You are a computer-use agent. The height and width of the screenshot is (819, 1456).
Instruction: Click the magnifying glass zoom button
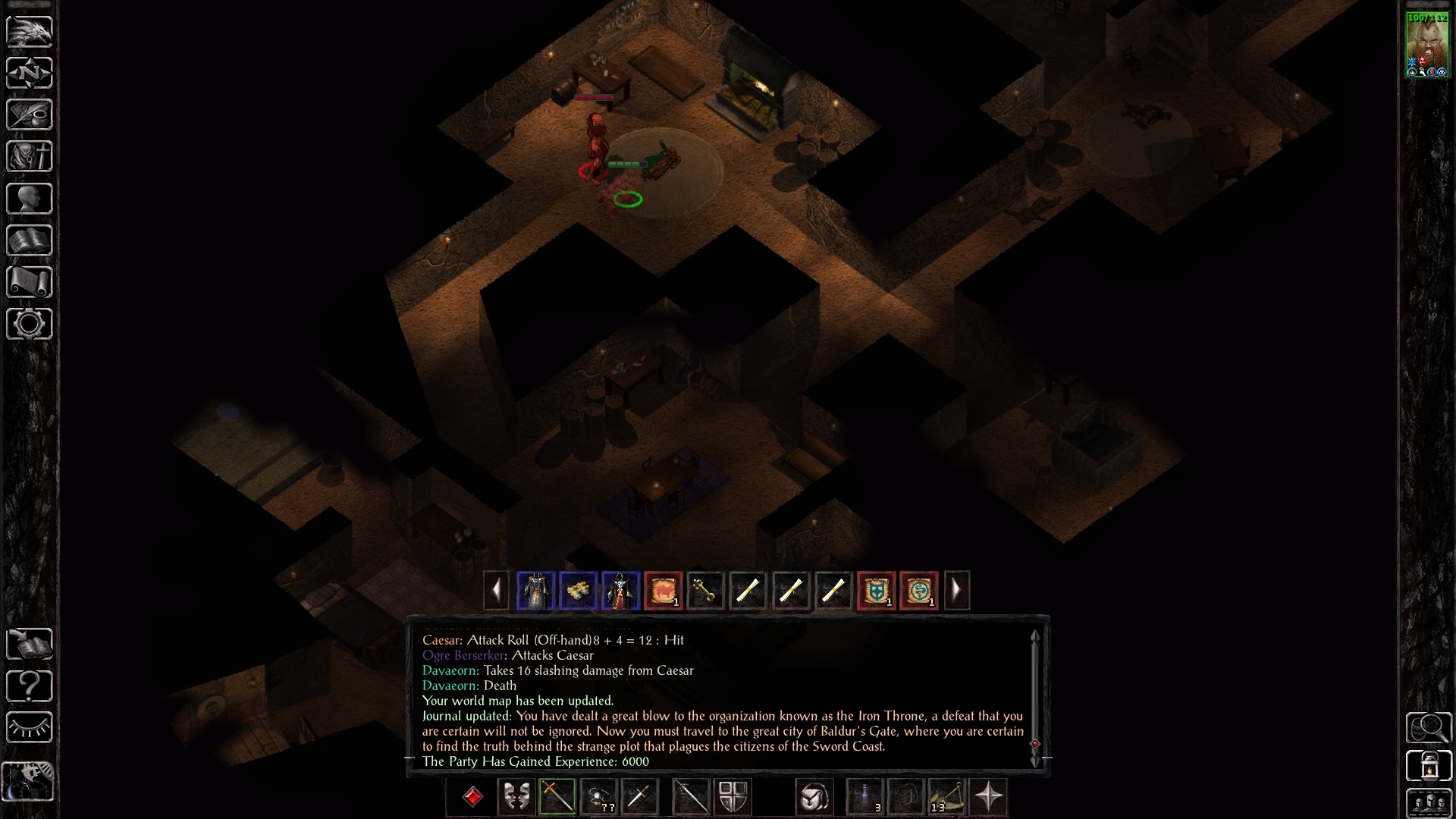(x=1429, y=728)
